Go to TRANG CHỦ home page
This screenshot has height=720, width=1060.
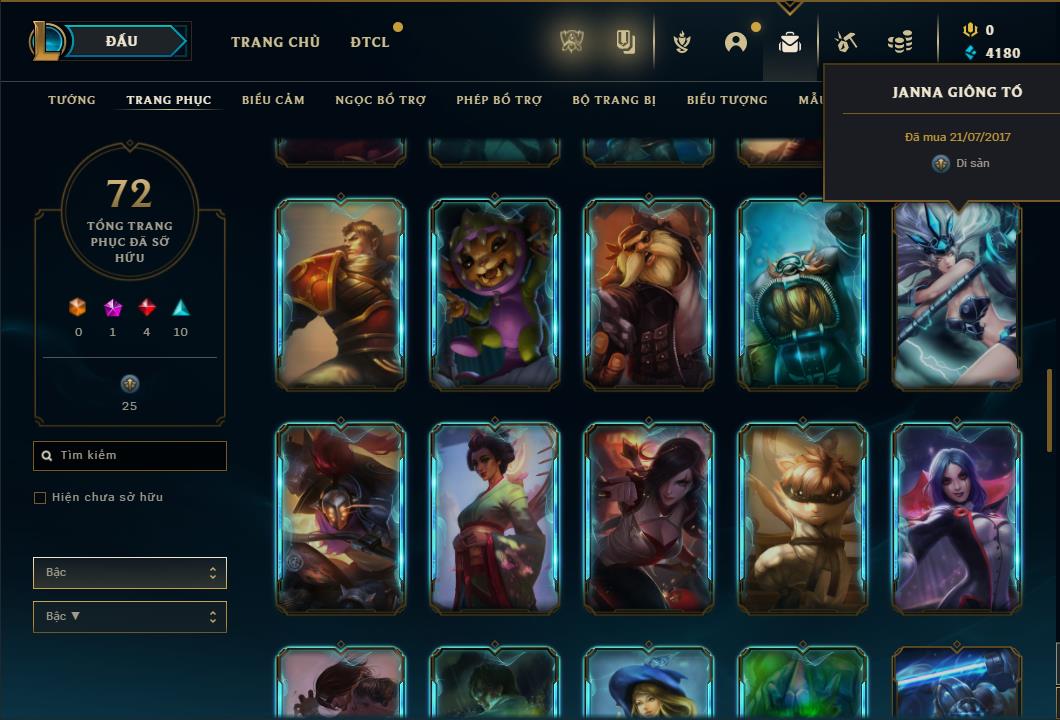[275, 42]
